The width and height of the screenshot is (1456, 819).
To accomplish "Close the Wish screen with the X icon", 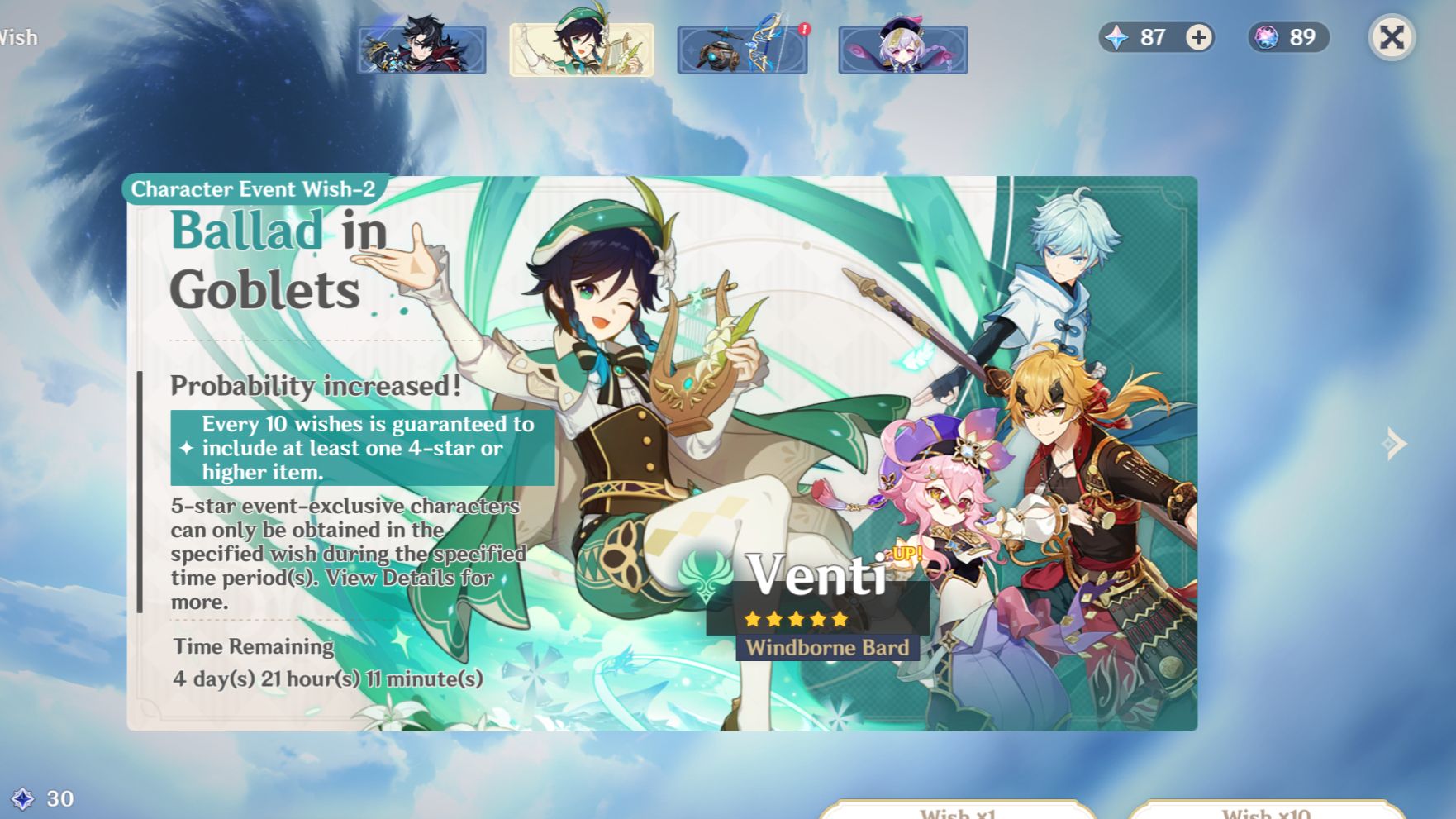I will point(1392,37).
